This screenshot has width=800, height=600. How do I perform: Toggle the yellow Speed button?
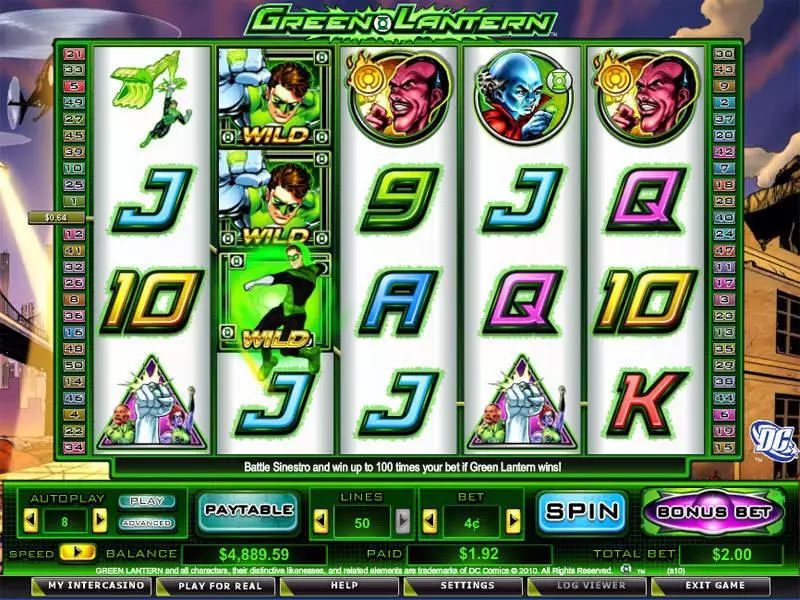click(71, 552)
